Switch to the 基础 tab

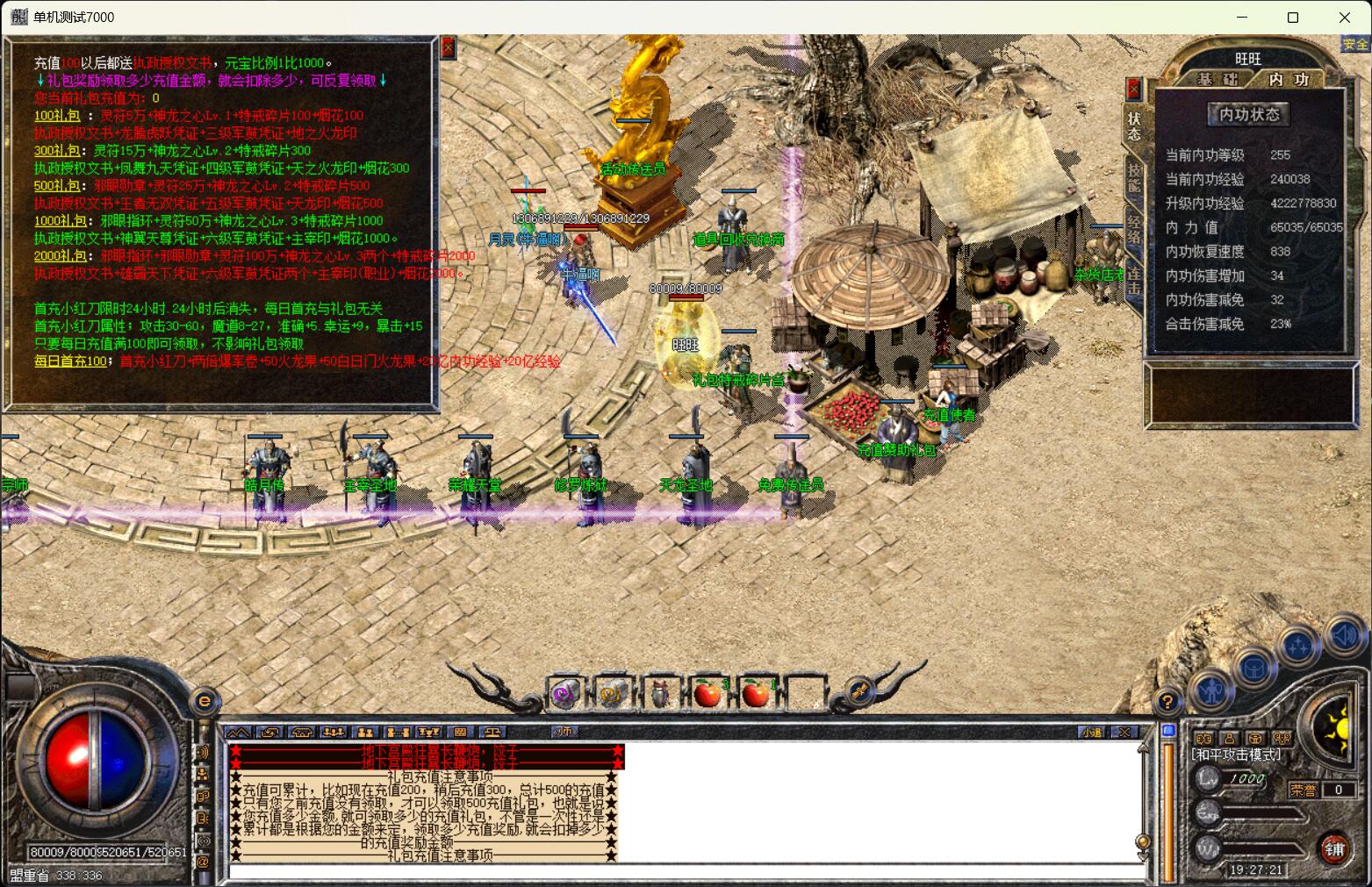(x=1218, y=79)
